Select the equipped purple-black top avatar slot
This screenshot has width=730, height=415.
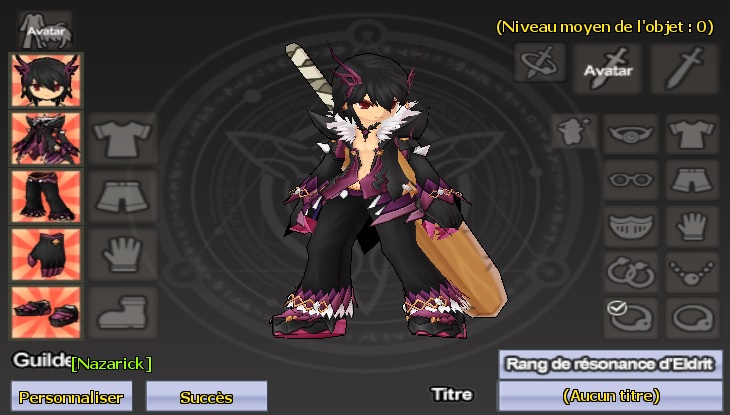[46, 138]
